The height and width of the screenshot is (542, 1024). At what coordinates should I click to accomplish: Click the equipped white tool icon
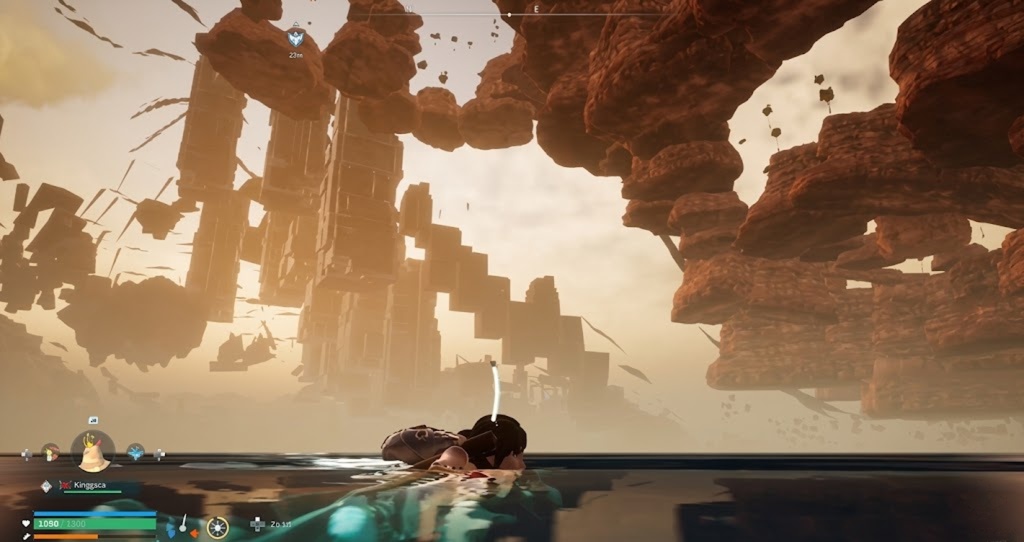click(x=185, y=523)
